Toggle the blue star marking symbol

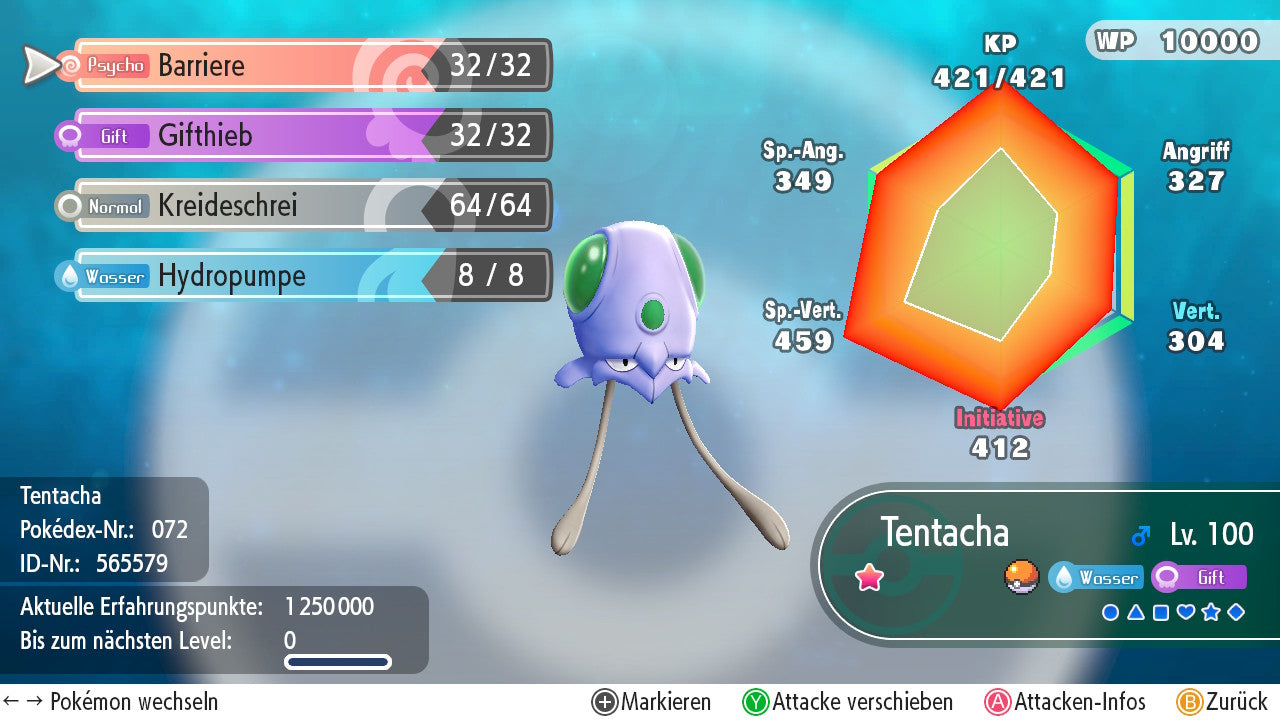click(1211, 612)
